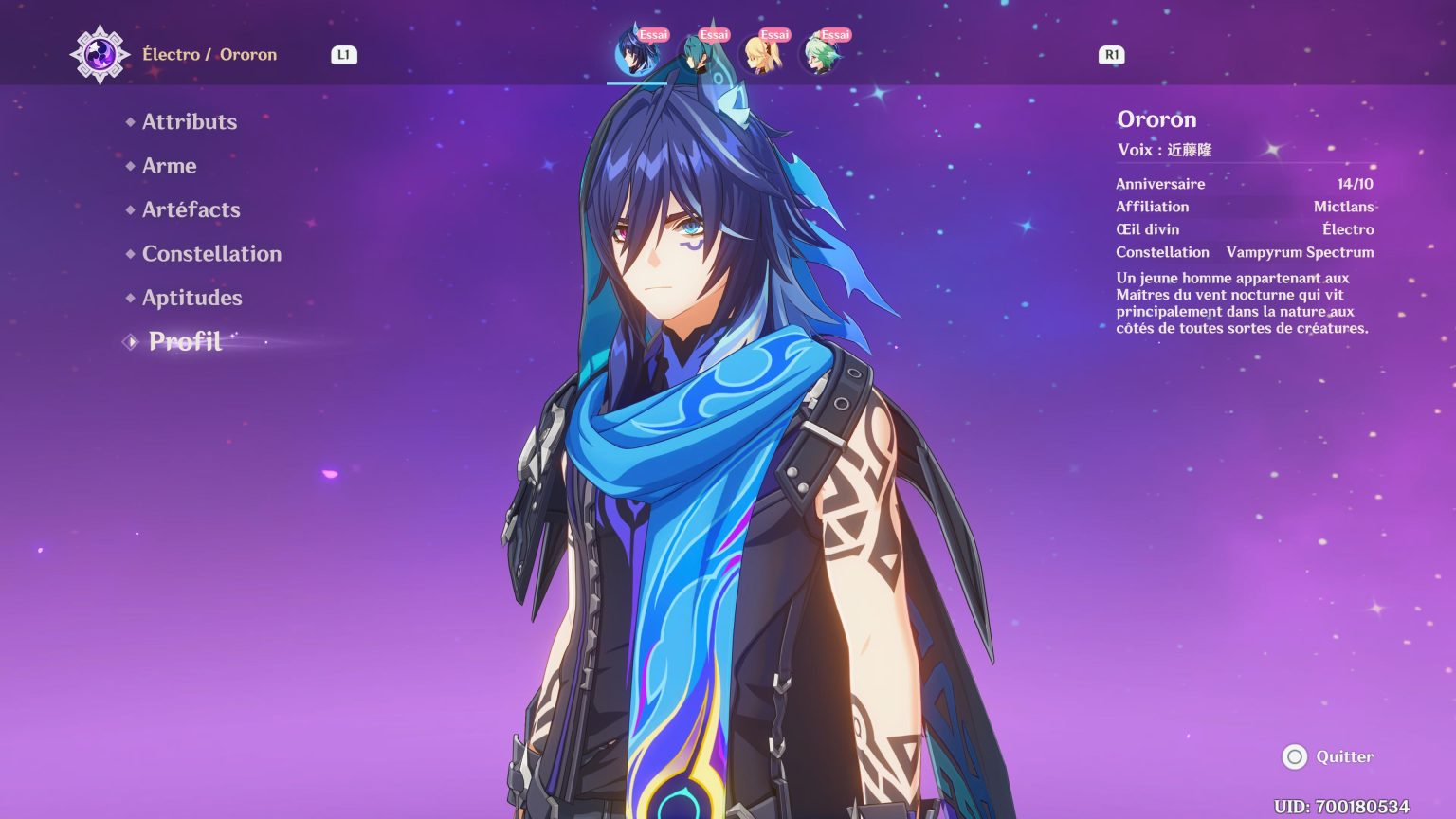Click the Vampyrum Spectrum constellation text

(1300, 252)
